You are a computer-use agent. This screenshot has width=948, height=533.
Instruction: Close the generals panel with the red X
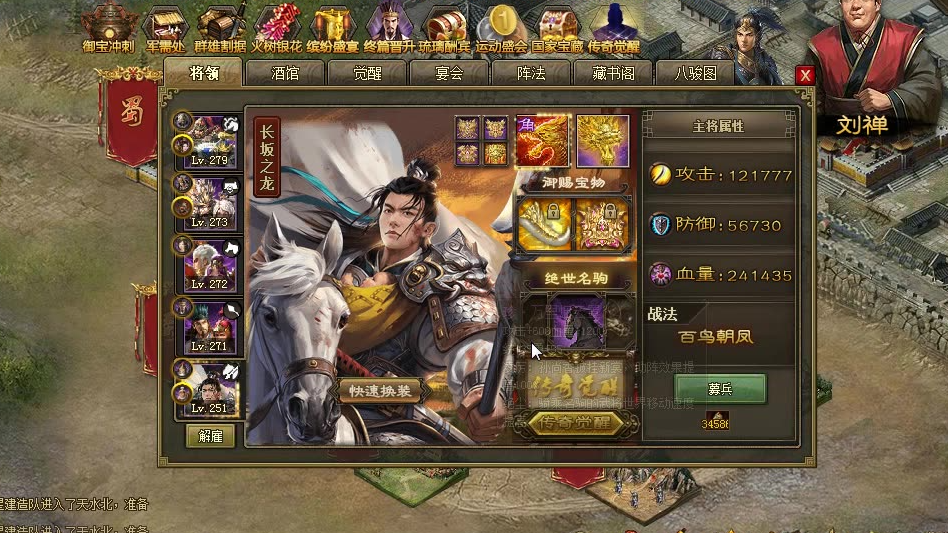tap(804, 76)
